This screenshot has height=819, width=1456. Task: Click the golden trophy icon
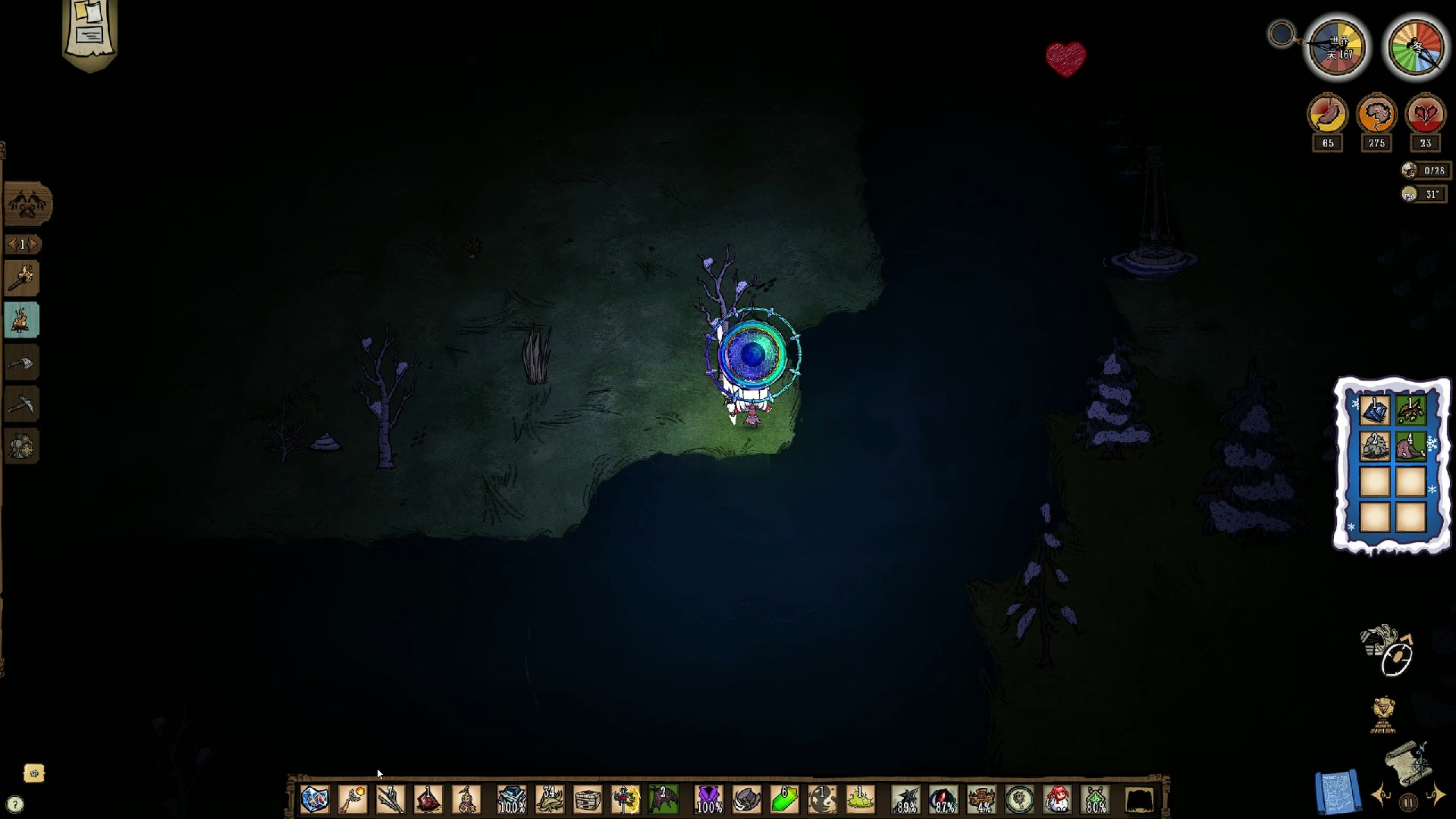coord(1384,715)
